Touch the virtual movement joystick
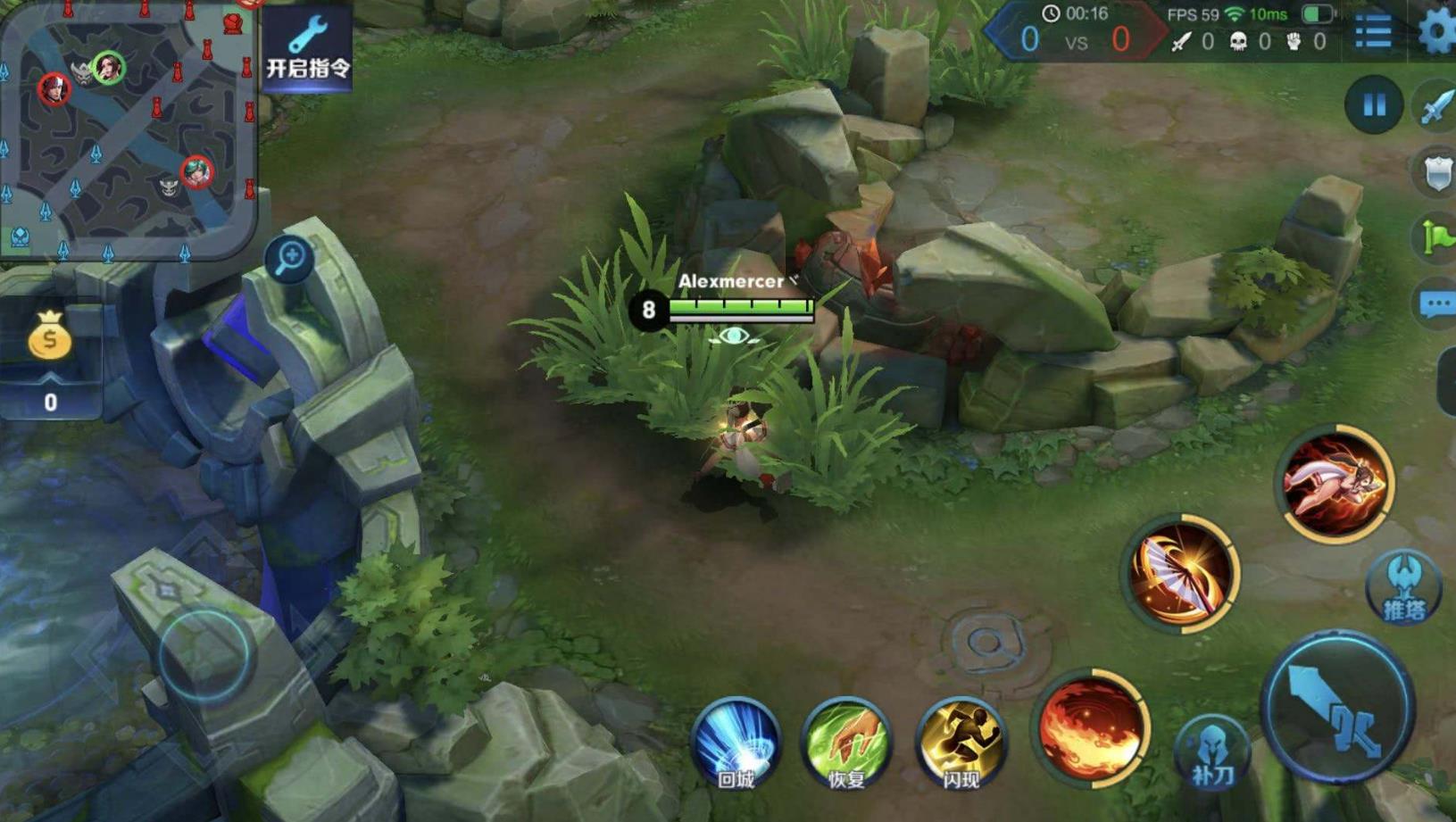 (x=205, y=653)
